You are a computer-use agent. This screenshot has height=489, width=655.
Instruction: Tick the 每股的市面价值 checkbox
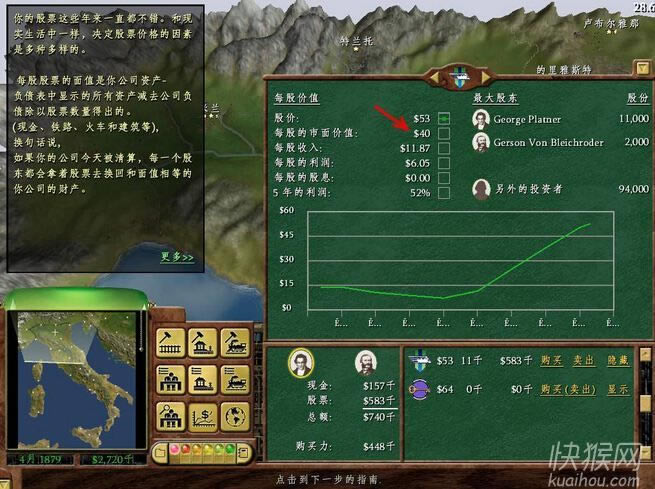point(444,133)
